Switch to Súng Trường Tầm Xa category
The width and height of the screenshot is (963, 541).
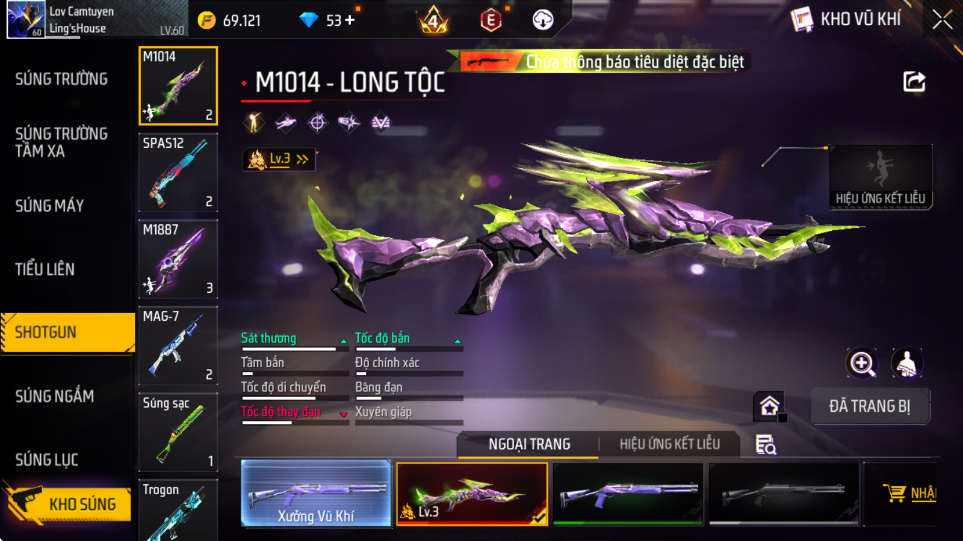click(62, 142)
